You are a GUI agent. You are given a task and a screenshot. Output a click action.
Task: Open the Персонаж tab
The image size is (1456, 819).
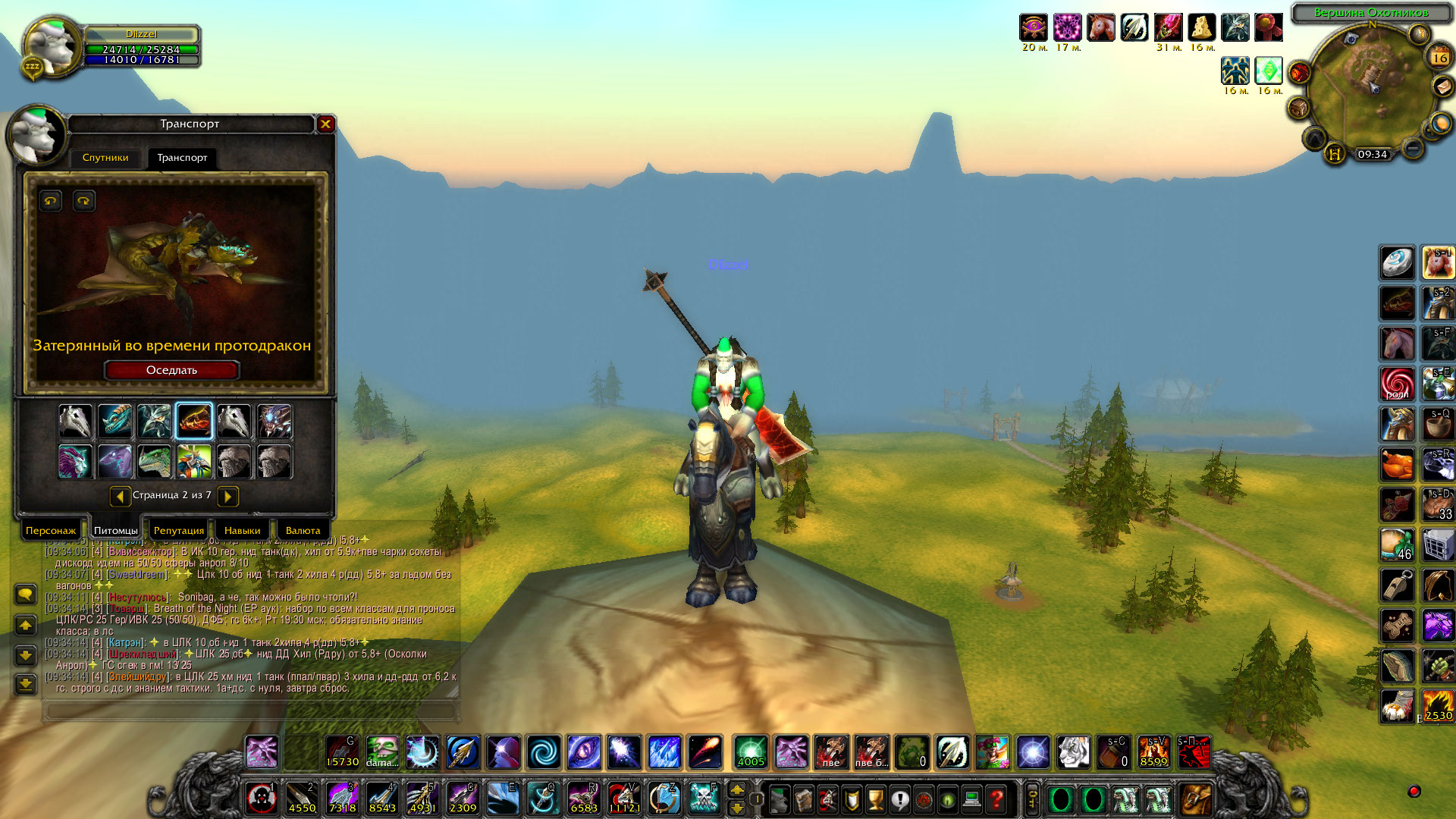[51, 530]
